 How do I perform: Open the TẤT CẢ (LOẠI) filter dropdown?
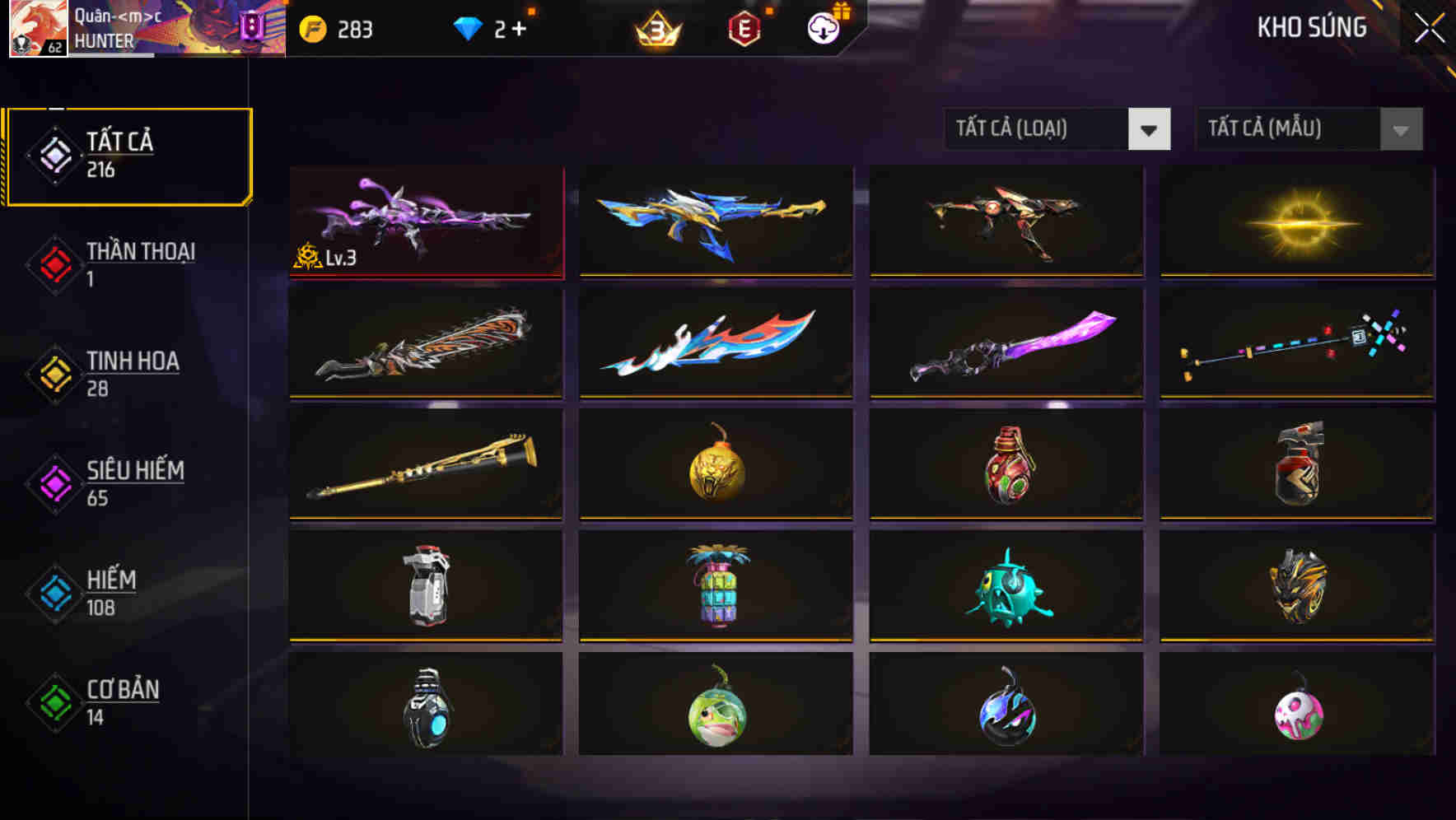[x=1057, y=129]
